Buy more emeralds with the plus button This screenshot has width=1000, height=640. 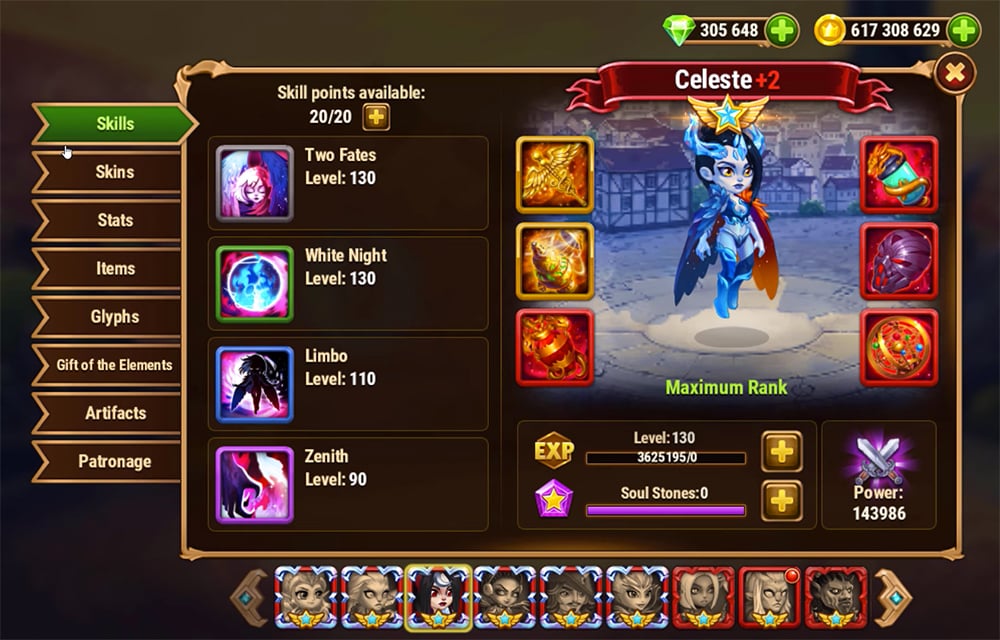coord(782,31)
